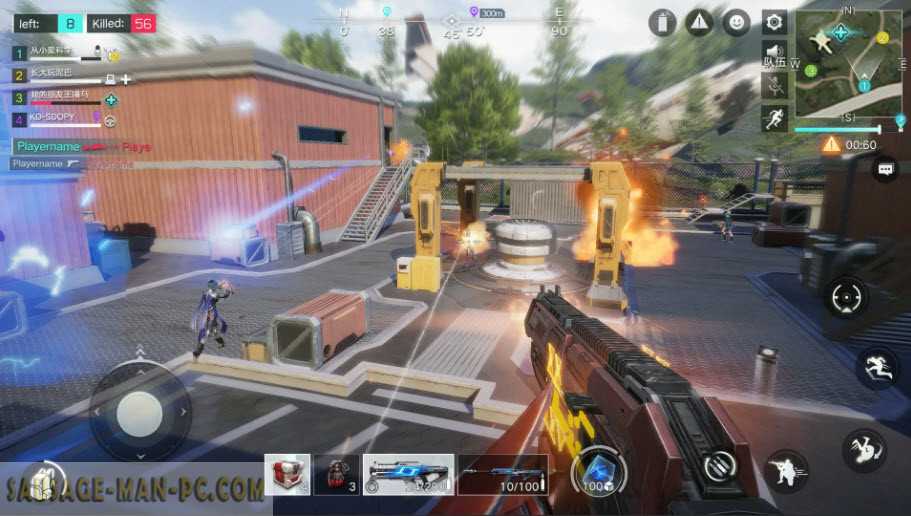
Task: Select the highlighted blue rifle slot
Action: 407,475
